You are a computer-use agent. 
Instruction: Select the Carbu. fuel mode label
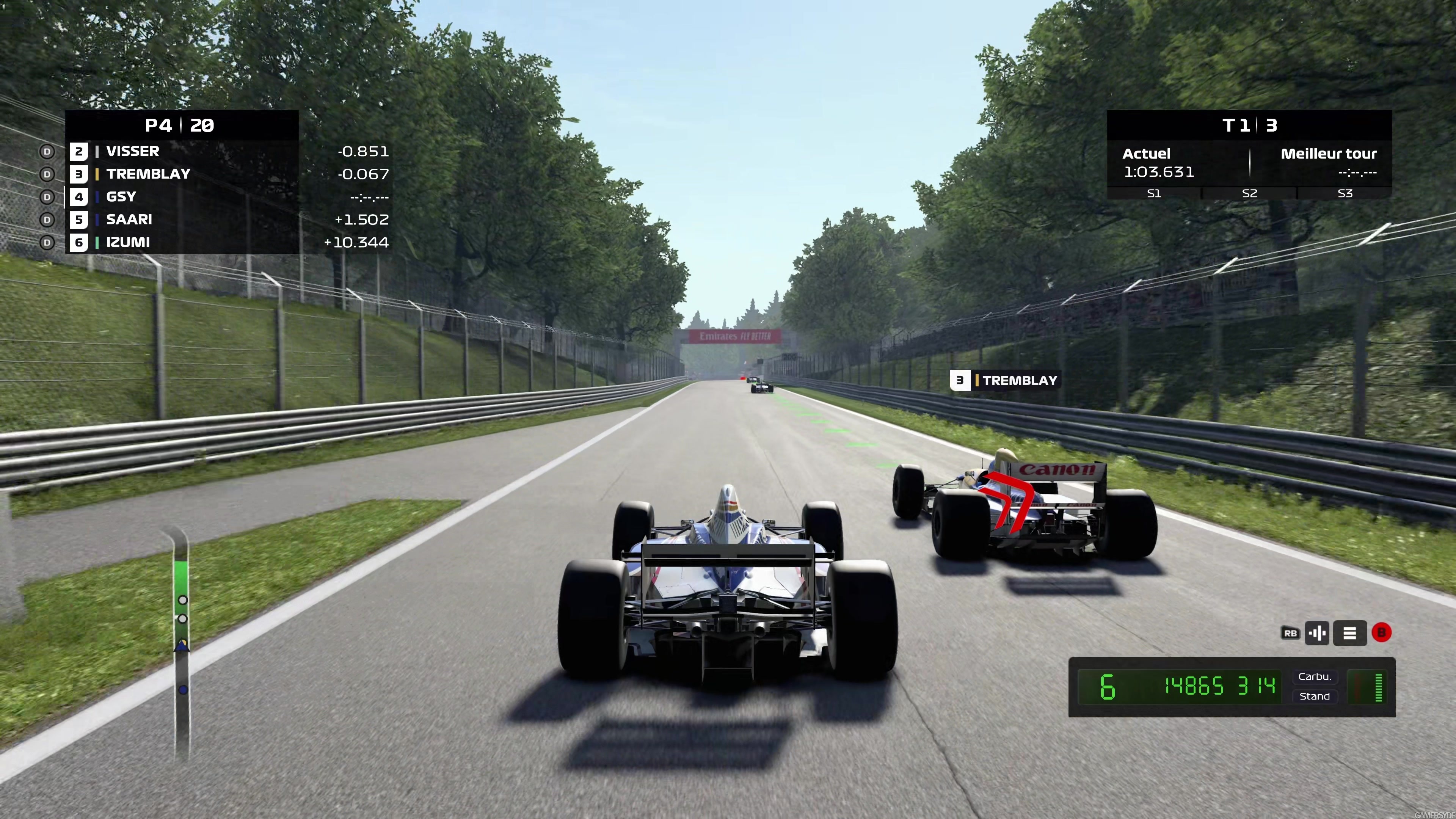pos(1314,676)
